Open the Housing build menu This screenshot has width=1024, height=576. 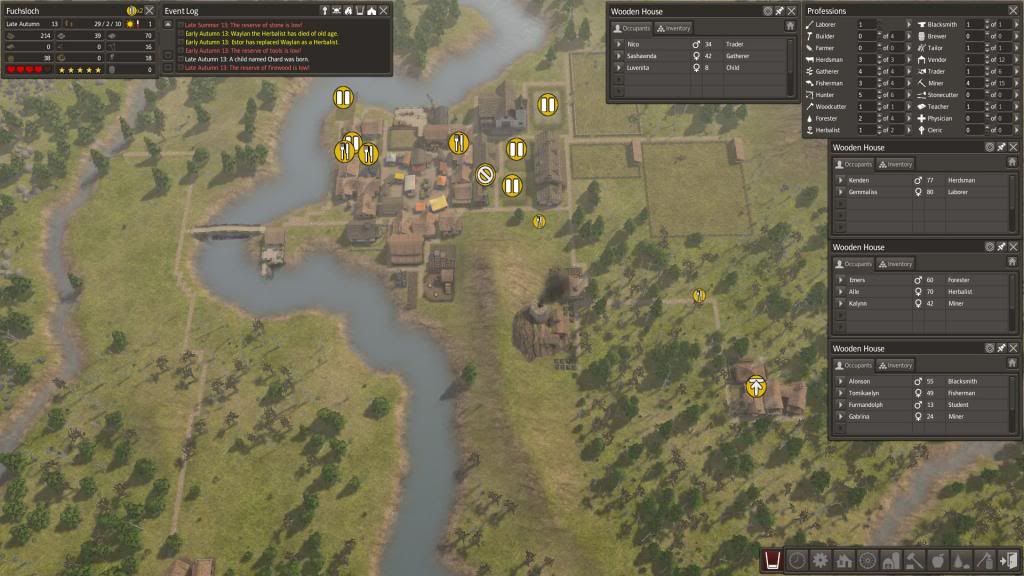tap(843, 561)
